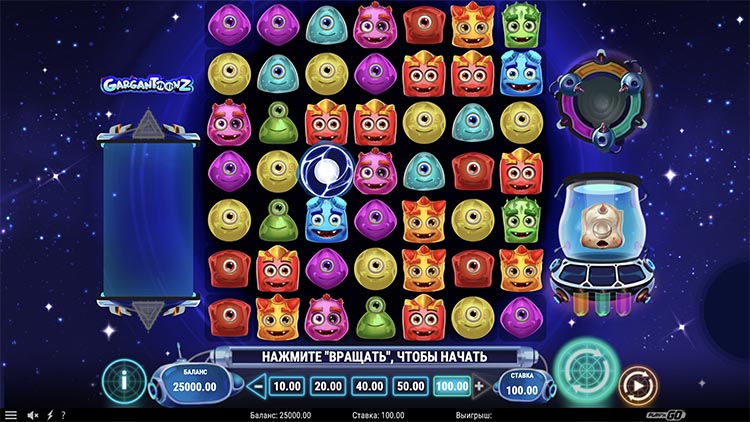Select the 10.00 bet value

click(x=287, y=386)
